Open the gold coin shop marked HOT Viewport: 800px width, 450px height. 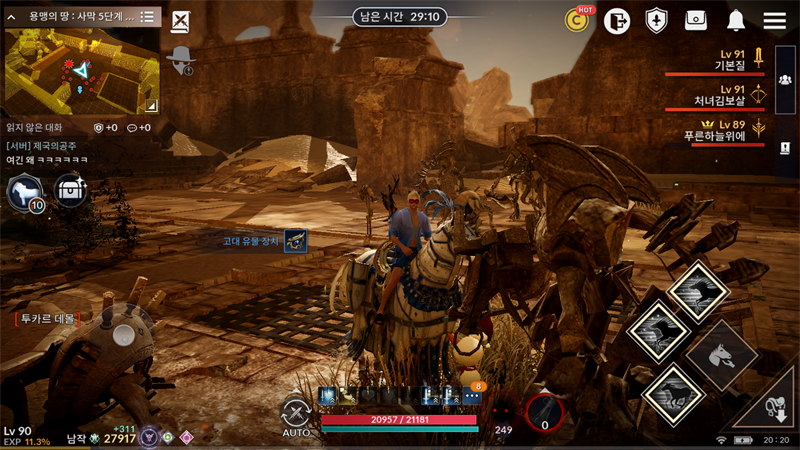coord(577,20)
